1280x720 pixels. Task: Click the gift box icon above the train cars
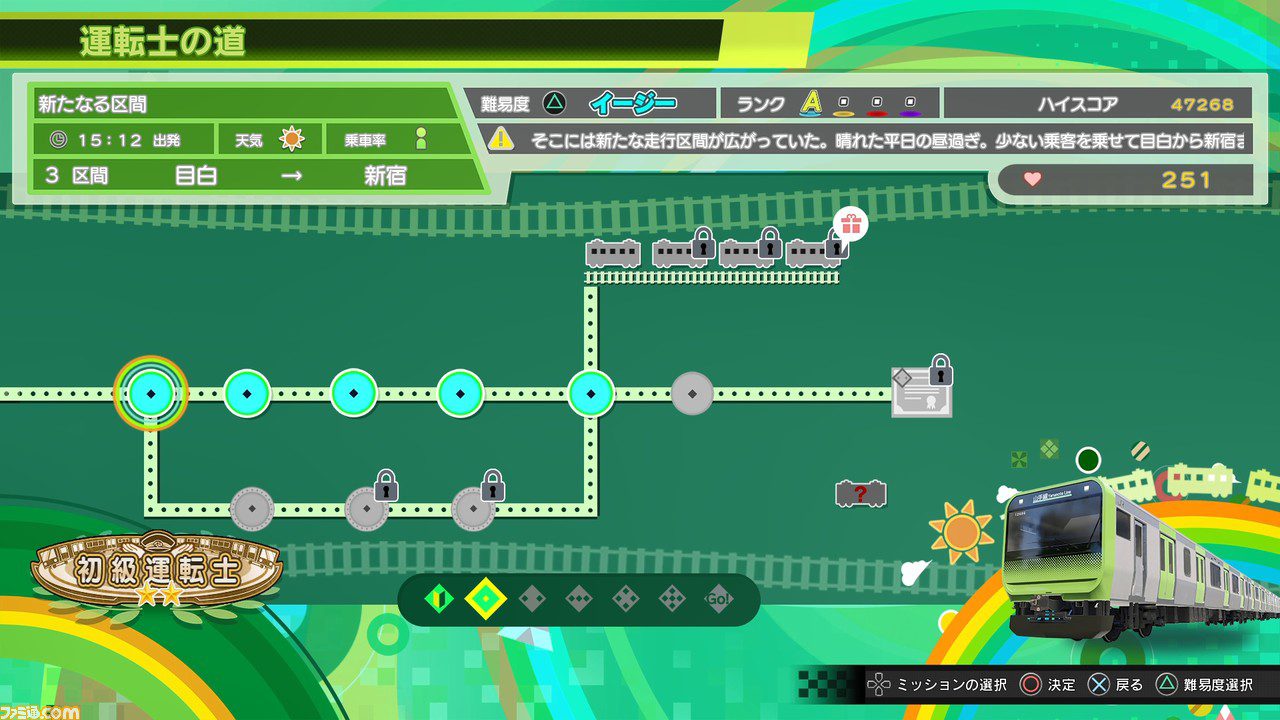850,228
